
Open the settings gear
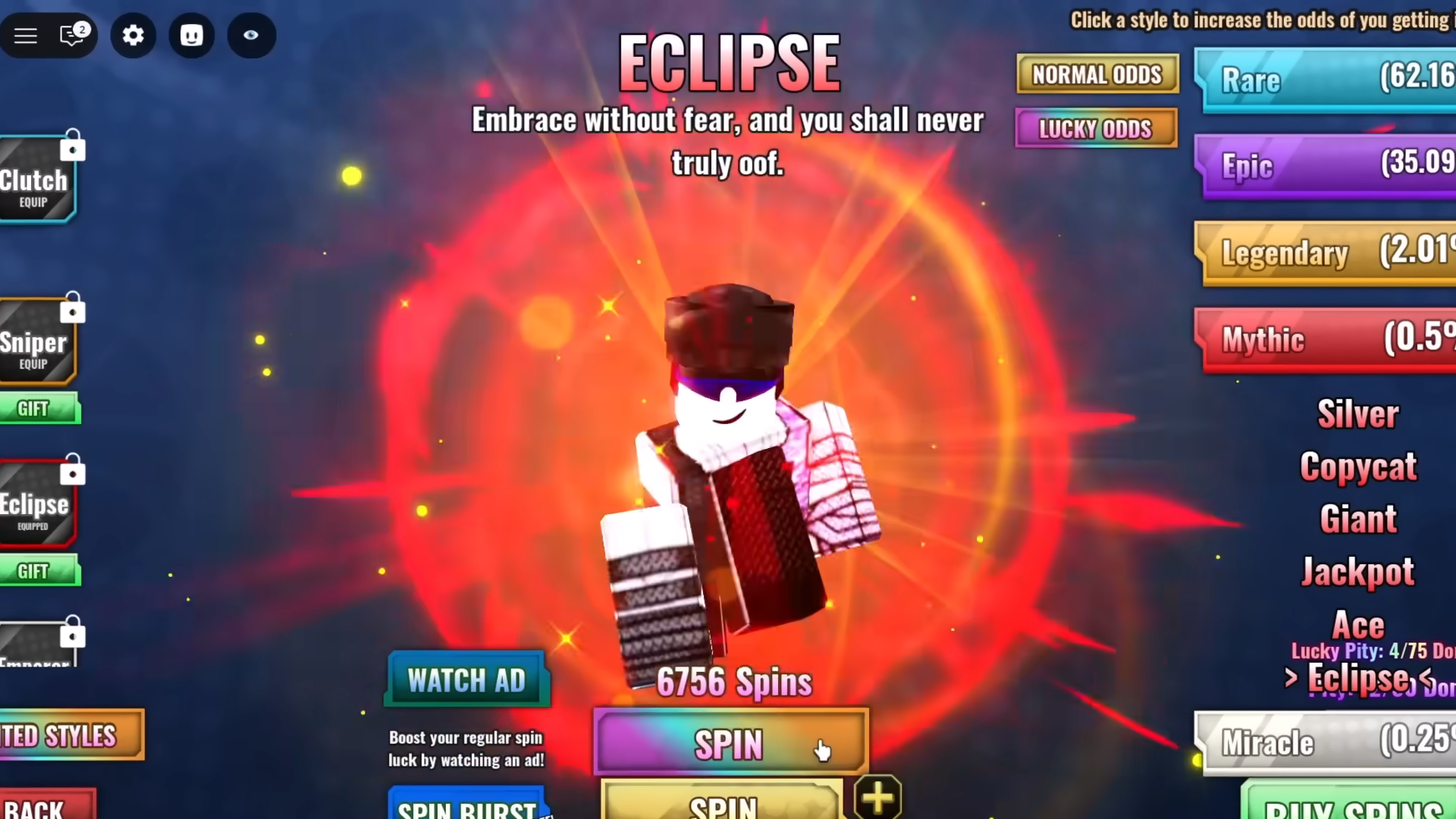click(133, 35)
